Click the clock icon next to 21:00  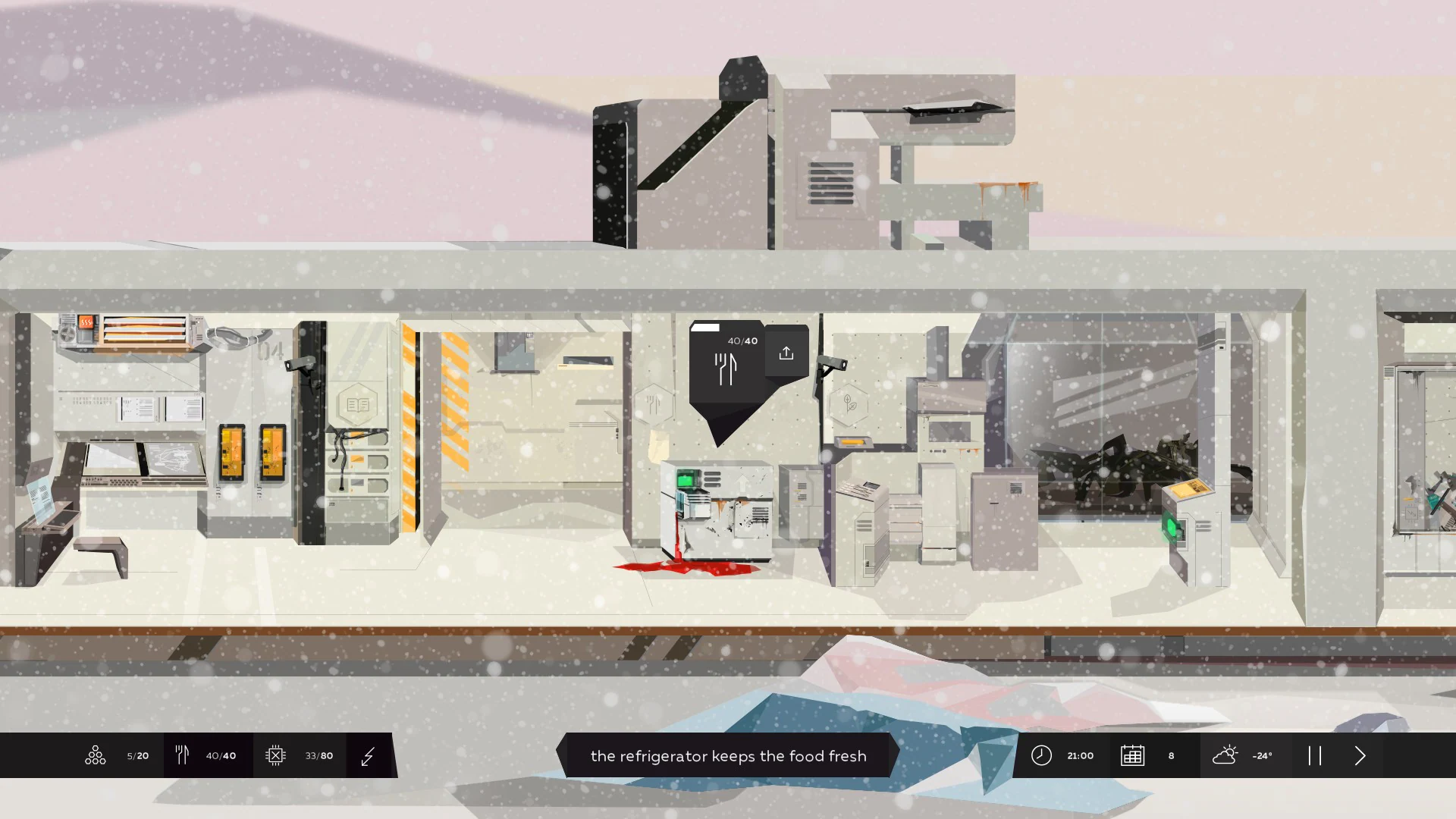(x=1041, y=755)
